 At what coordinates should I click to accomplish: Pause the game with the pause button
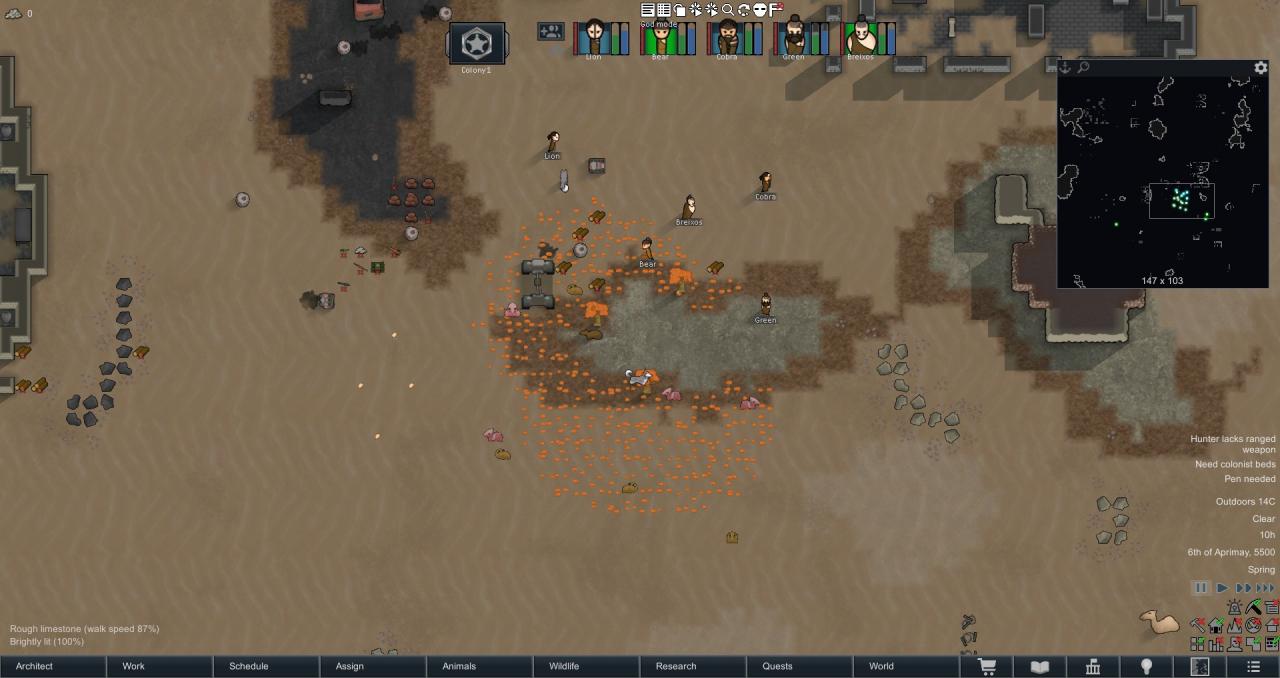1201,588
